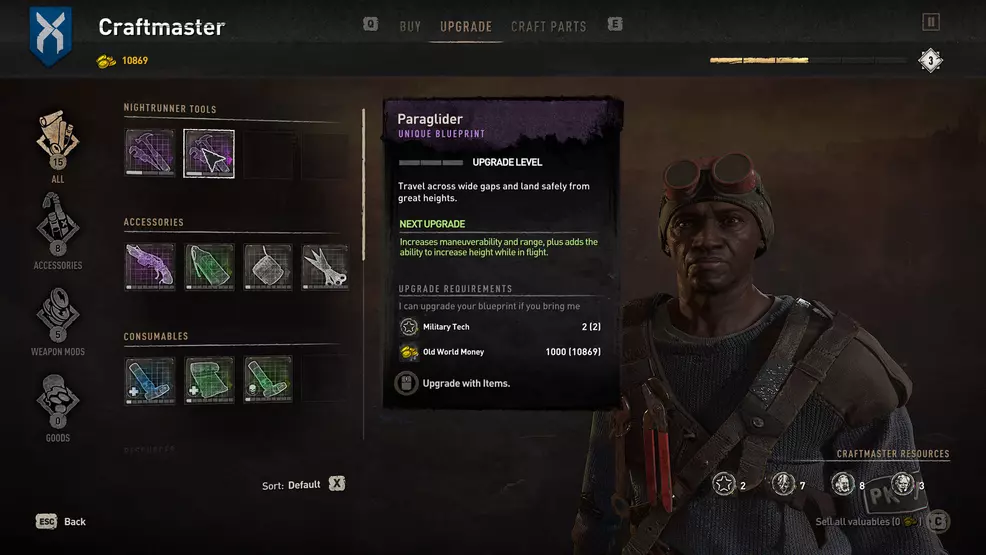Image resolution: width=986 pixels, height=555 pixels.
Task: Choose the scissor-shaped accessory blueprint
Action: [325, 267]
